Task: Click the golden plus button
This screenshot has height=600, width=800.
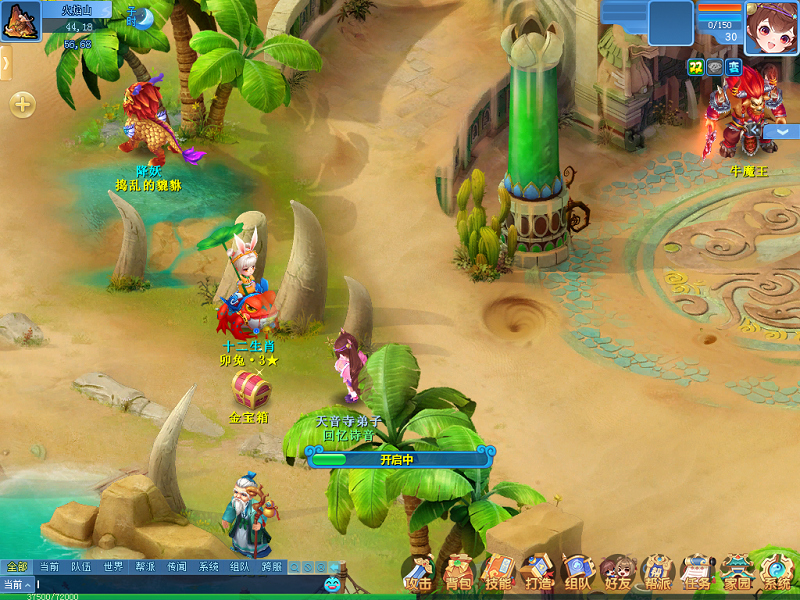Action: [x=22, y=104]
